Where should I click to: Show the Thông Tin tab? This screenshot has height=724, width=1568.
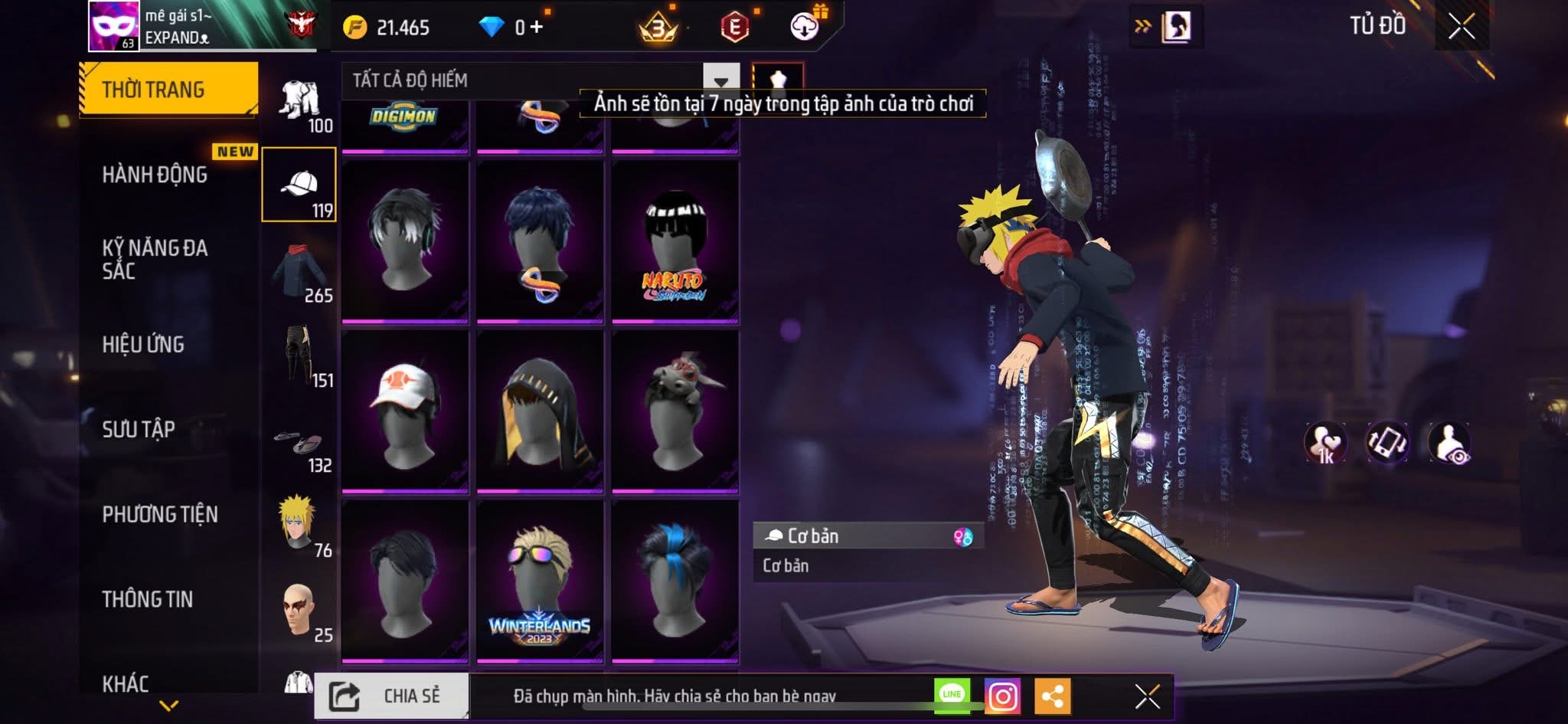point(148,599)
